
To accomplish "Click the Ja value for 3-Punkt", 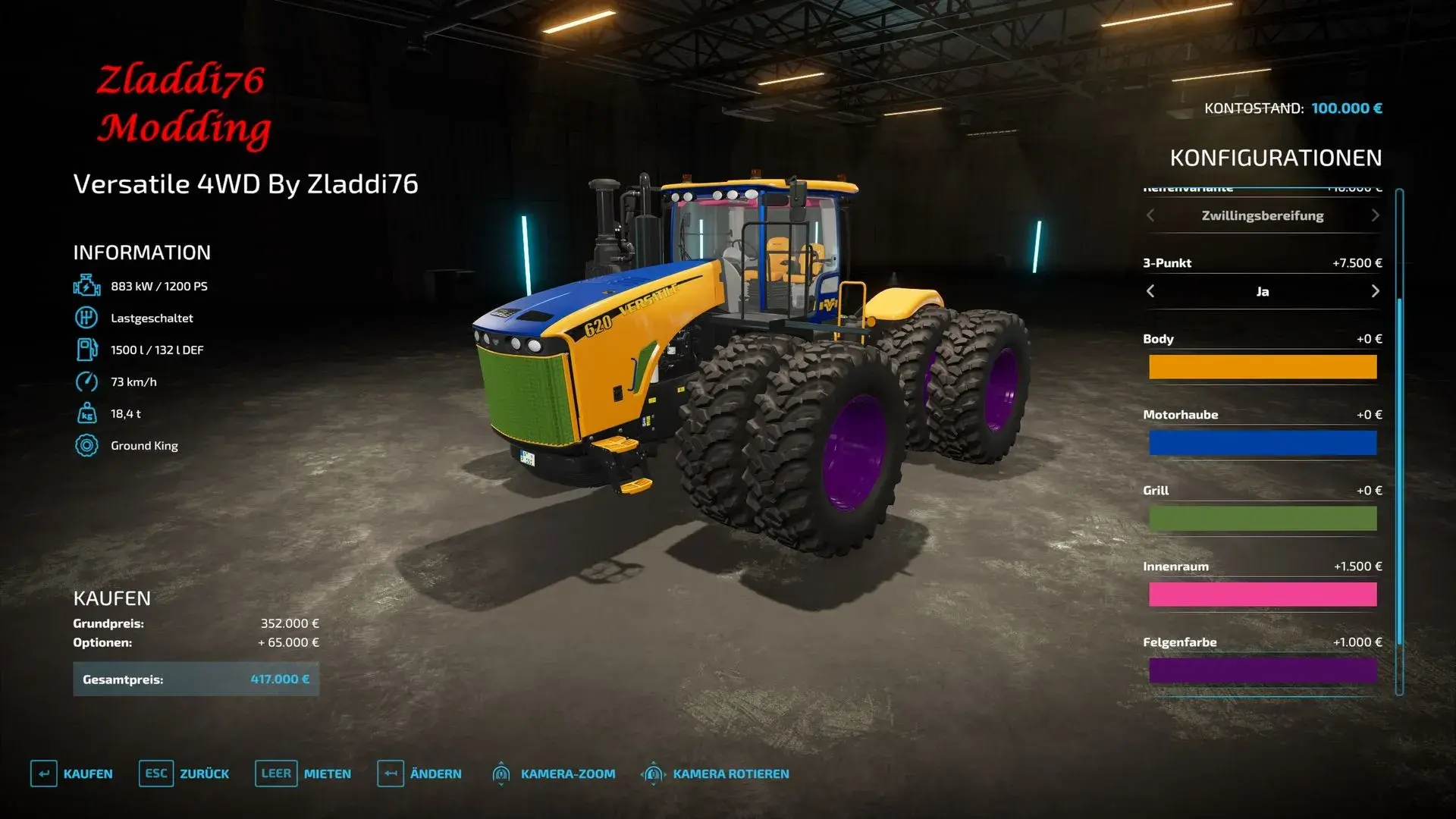I will pos(1262,291).
